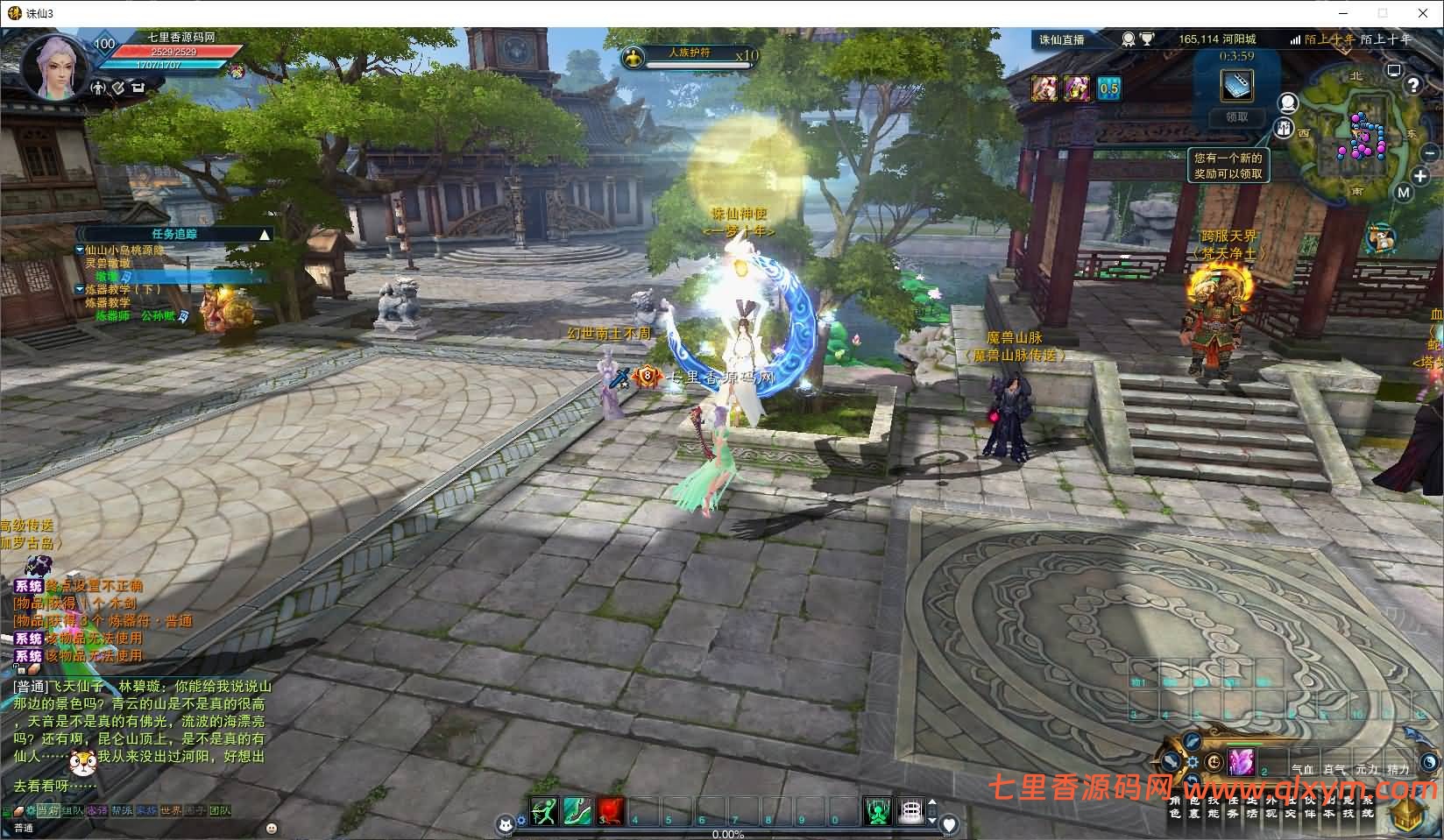The image size is (1444, 840).
Task: Switch chat to the 世界 channel tab
Action: 171,811
